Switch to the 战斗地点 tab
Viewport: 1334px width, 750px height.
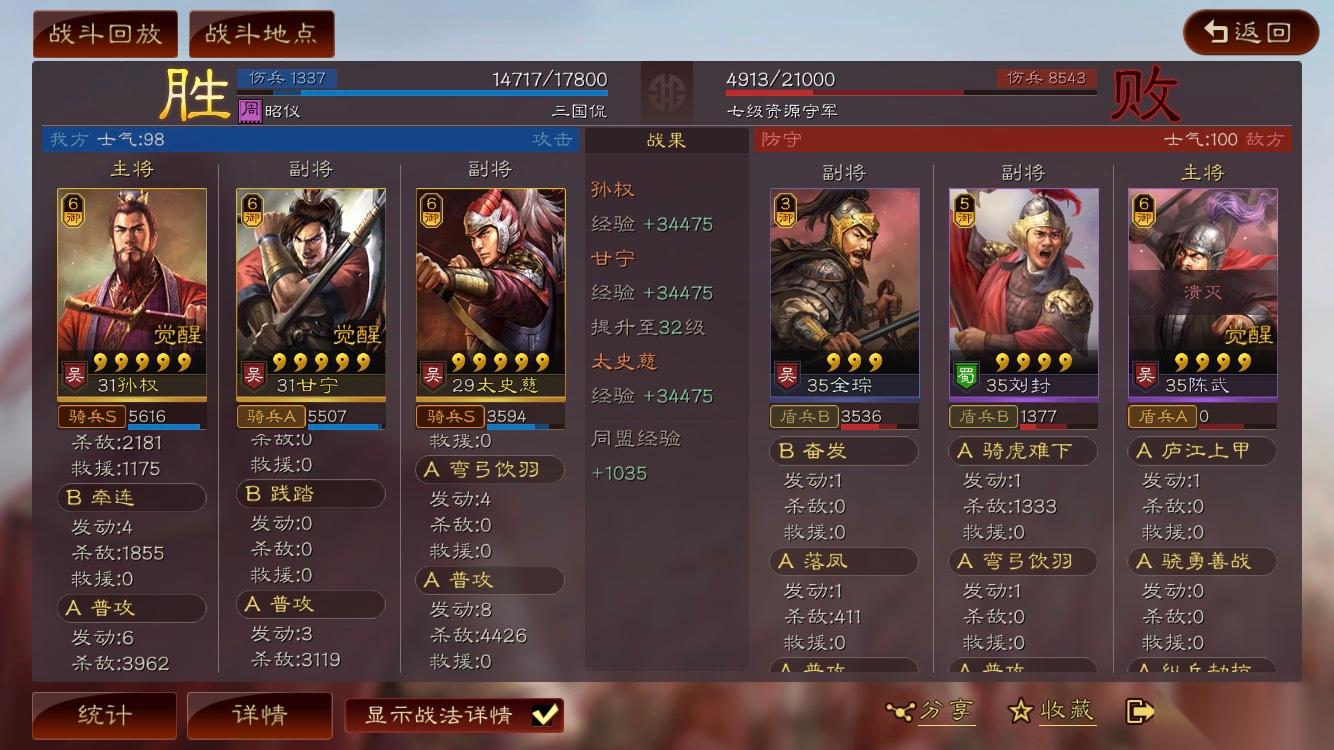262,32
